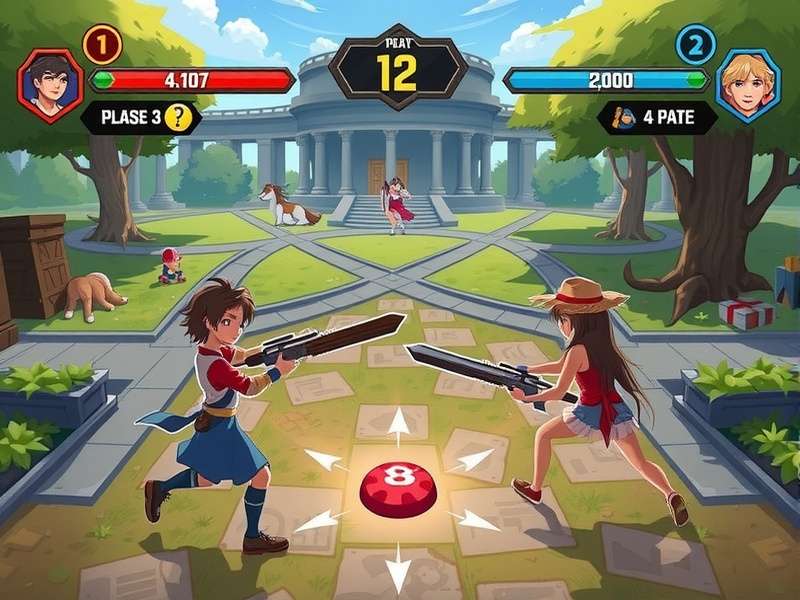This screenshot has width=800, height=600.
Task: Click the upward arrow above the red button
Action: pyautogui.click(x=398, y=425)
